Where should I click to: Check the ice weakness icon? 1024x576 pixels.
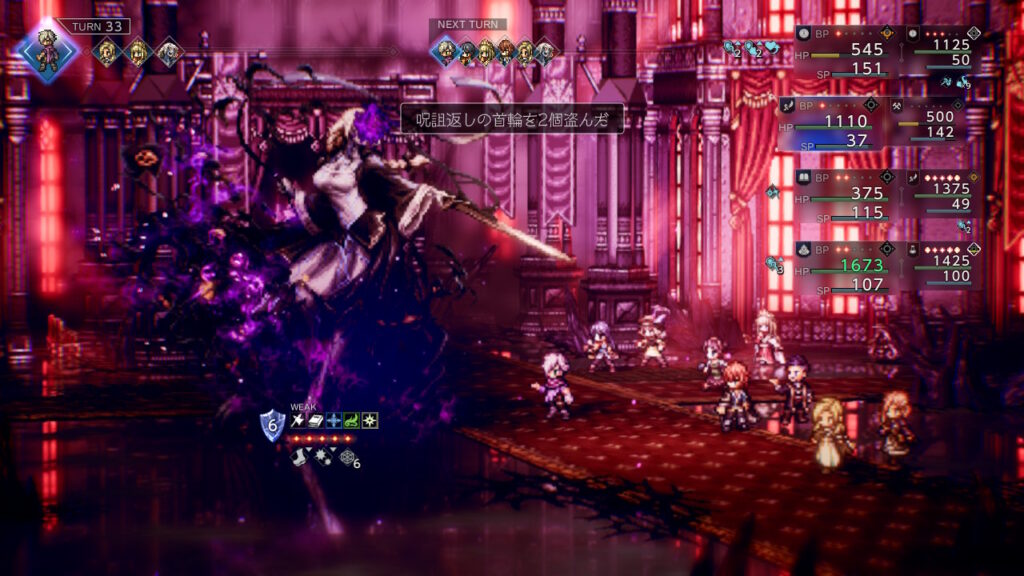[334, 421]
